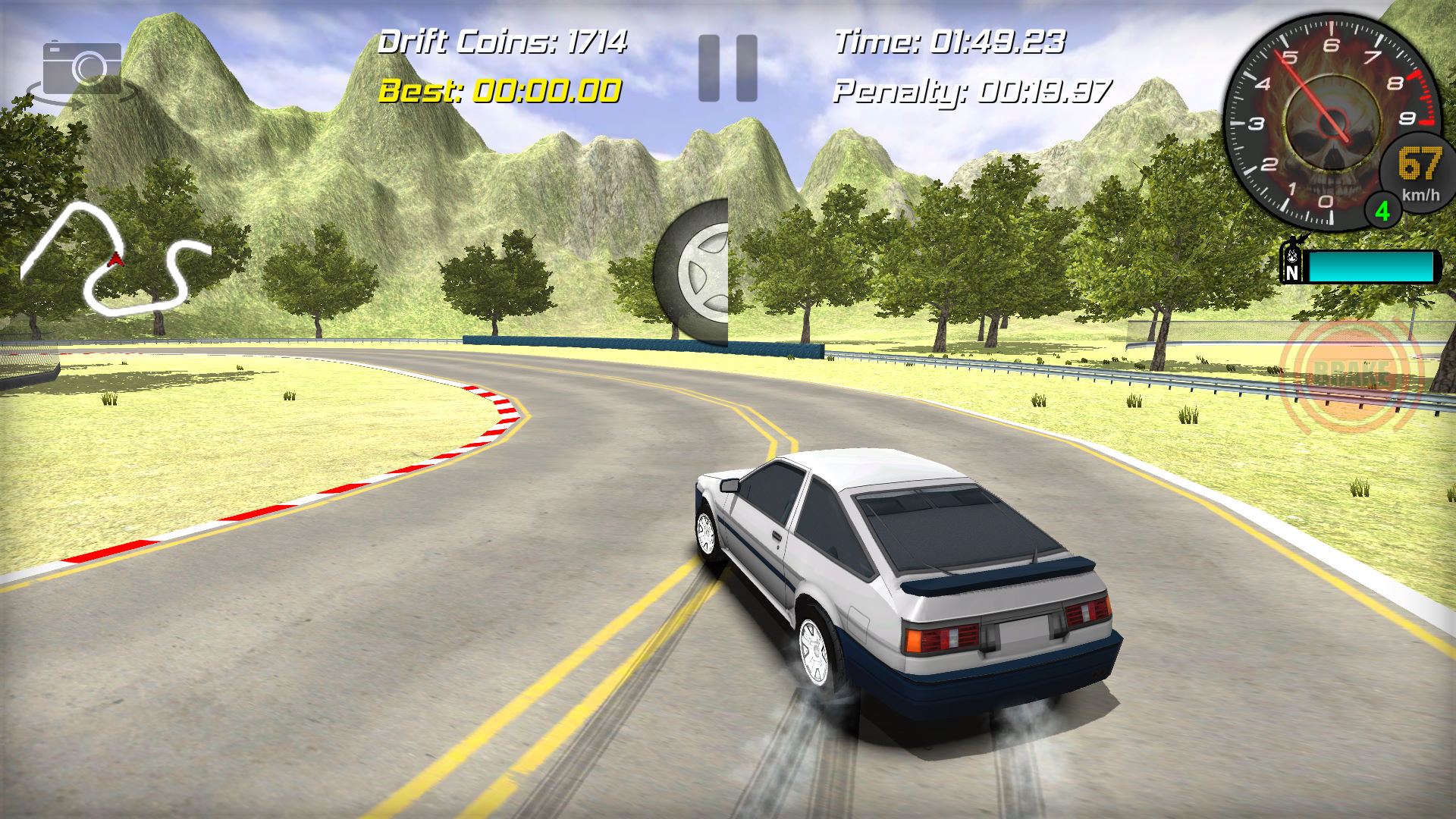
Task: Select the red player arrow on minimap
Action: [118, 260]
